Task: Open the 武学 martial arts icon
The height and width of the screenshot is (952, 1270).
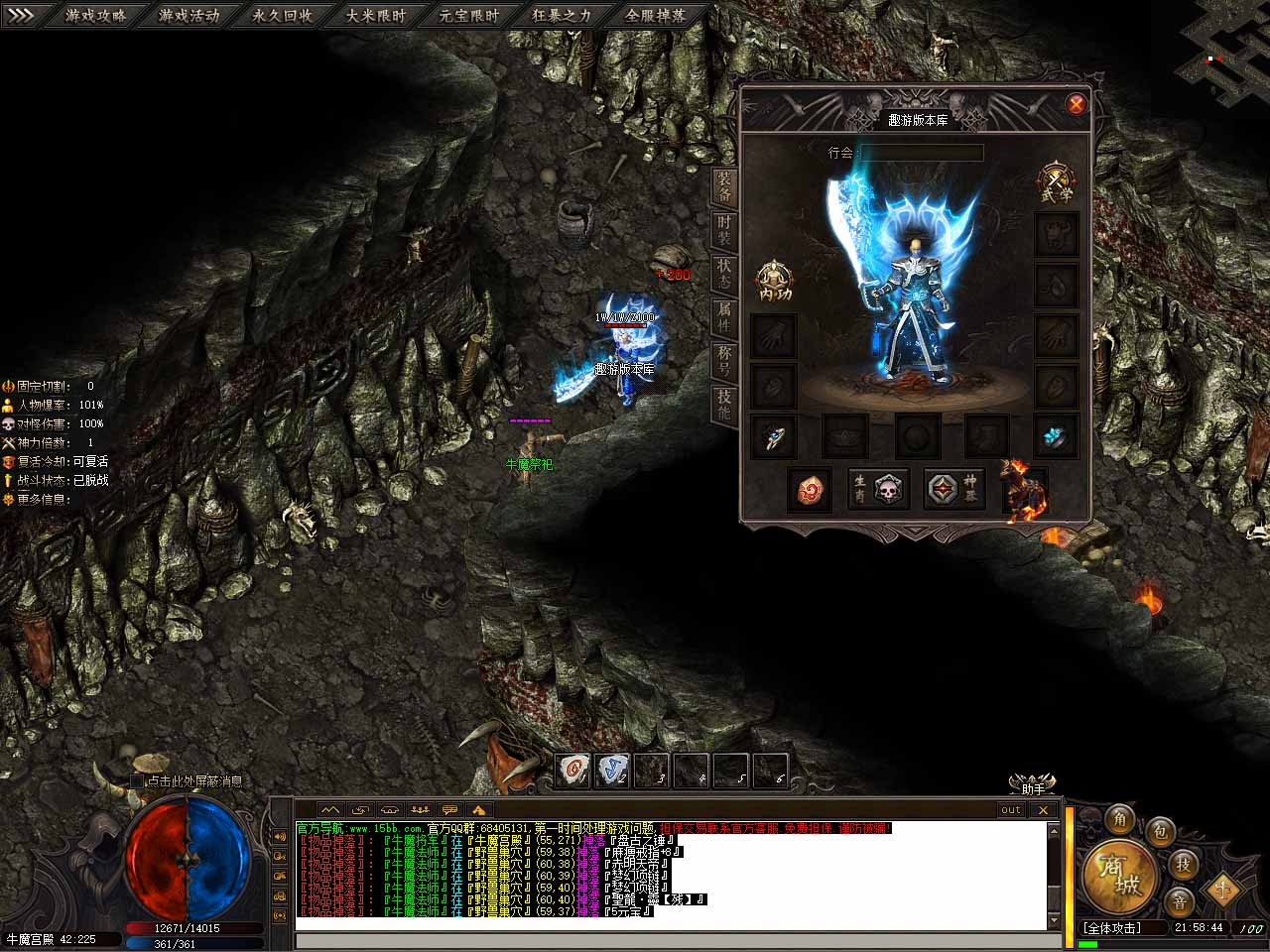Action: [x=1056, y=183]
